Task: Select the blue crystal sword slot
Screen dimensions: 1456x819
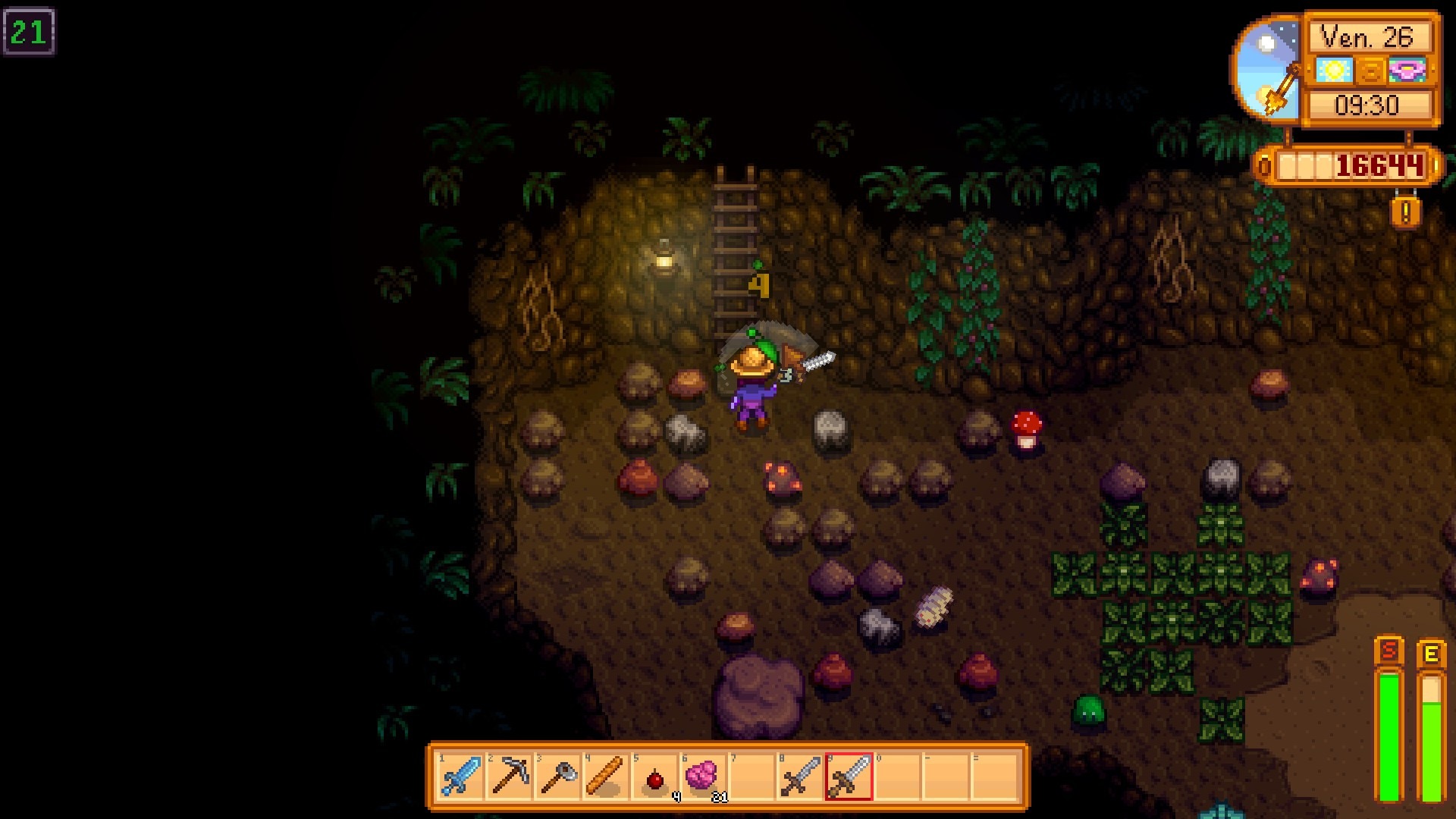Action: point(461,777)
